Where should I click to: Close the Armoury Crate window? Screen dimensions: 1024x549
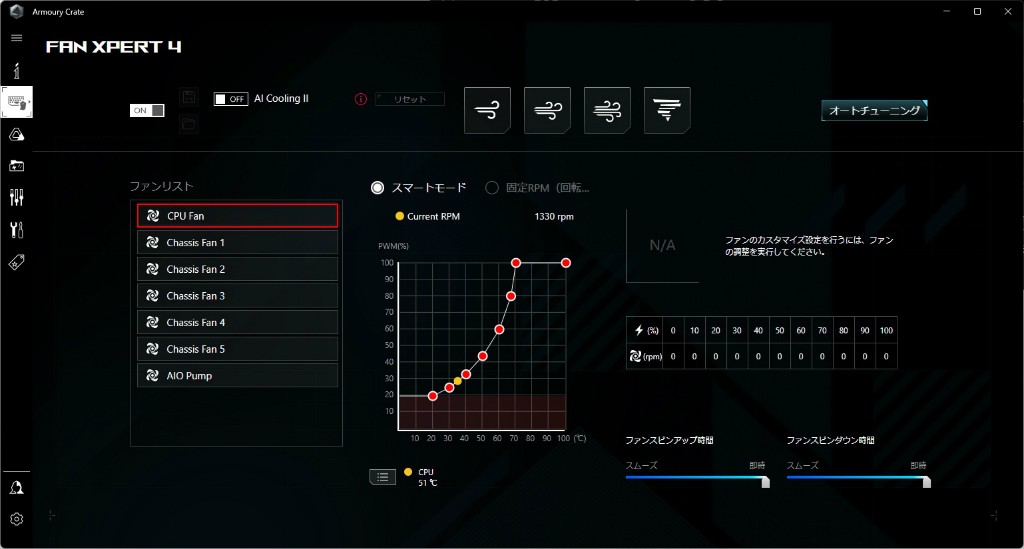click(x=1005, y=11)
